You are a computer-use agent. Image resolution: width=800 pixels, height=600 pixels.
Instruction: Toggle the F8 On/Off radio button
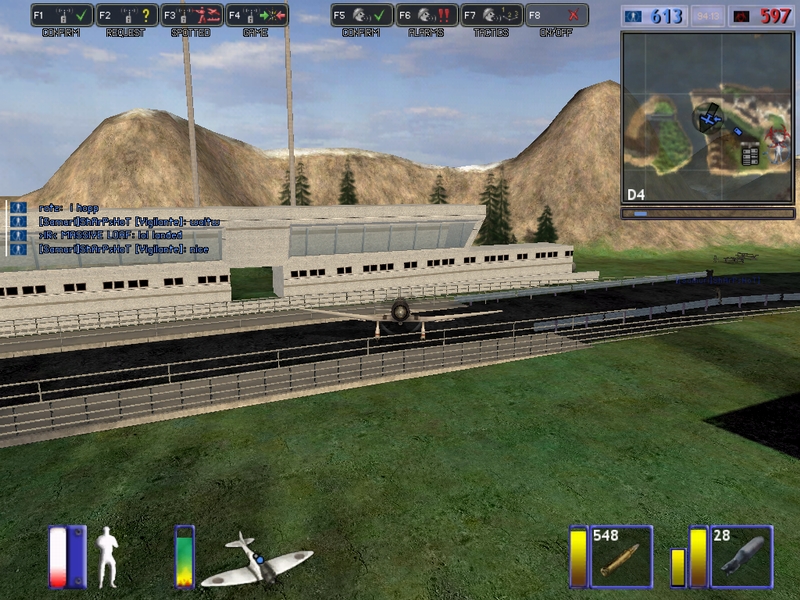556,15
